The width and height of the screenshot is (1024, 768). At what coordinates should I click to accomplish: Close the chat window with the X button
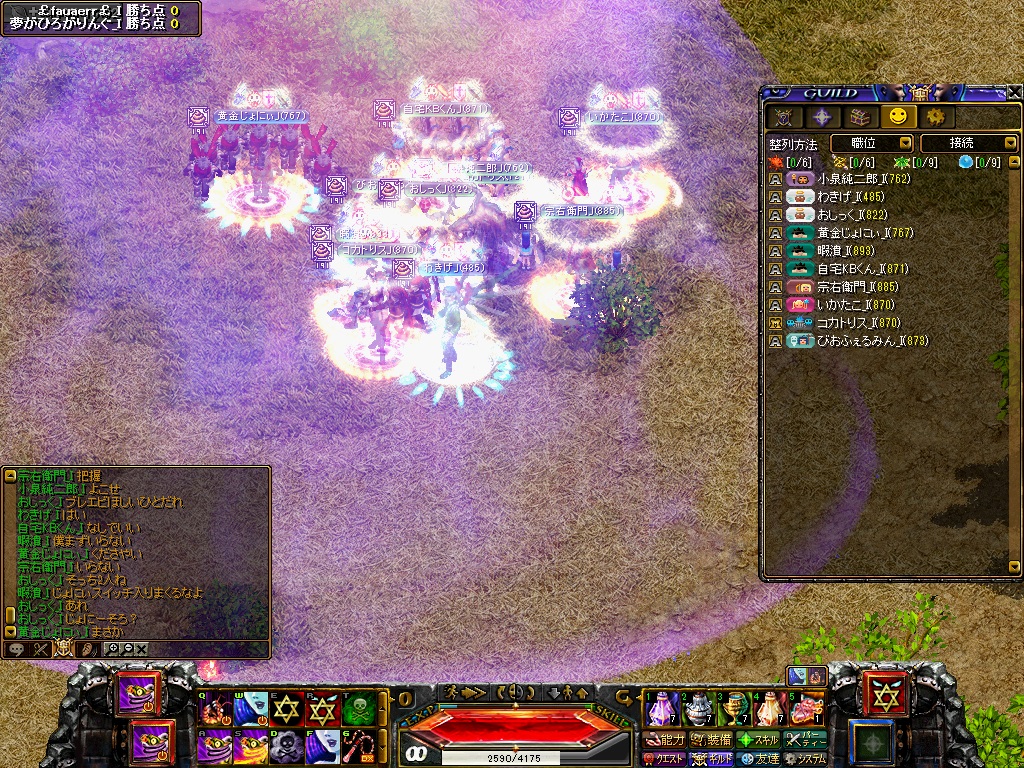point(141,649)
